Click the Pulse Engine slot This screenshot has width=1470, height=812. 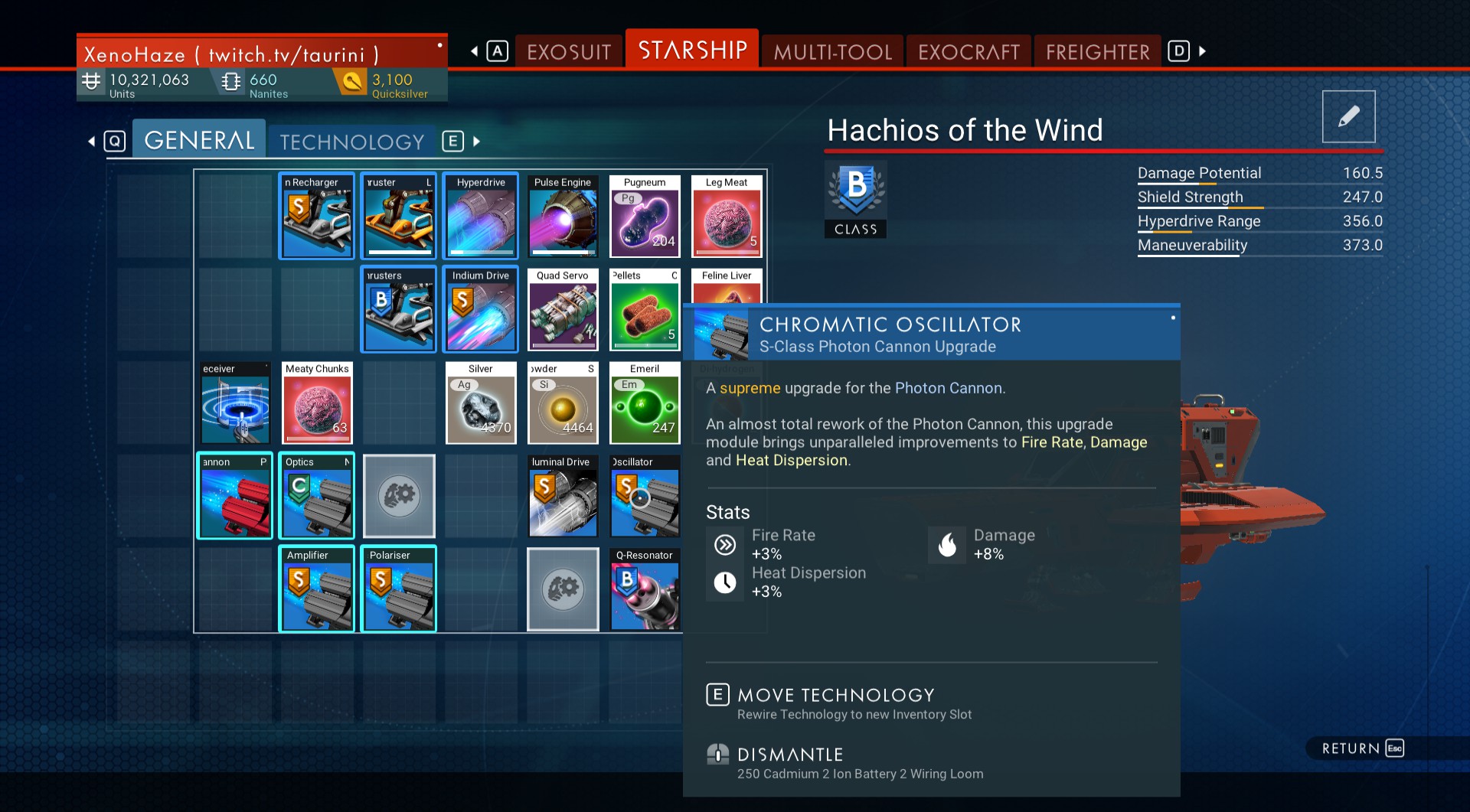(x=563, y=216)
